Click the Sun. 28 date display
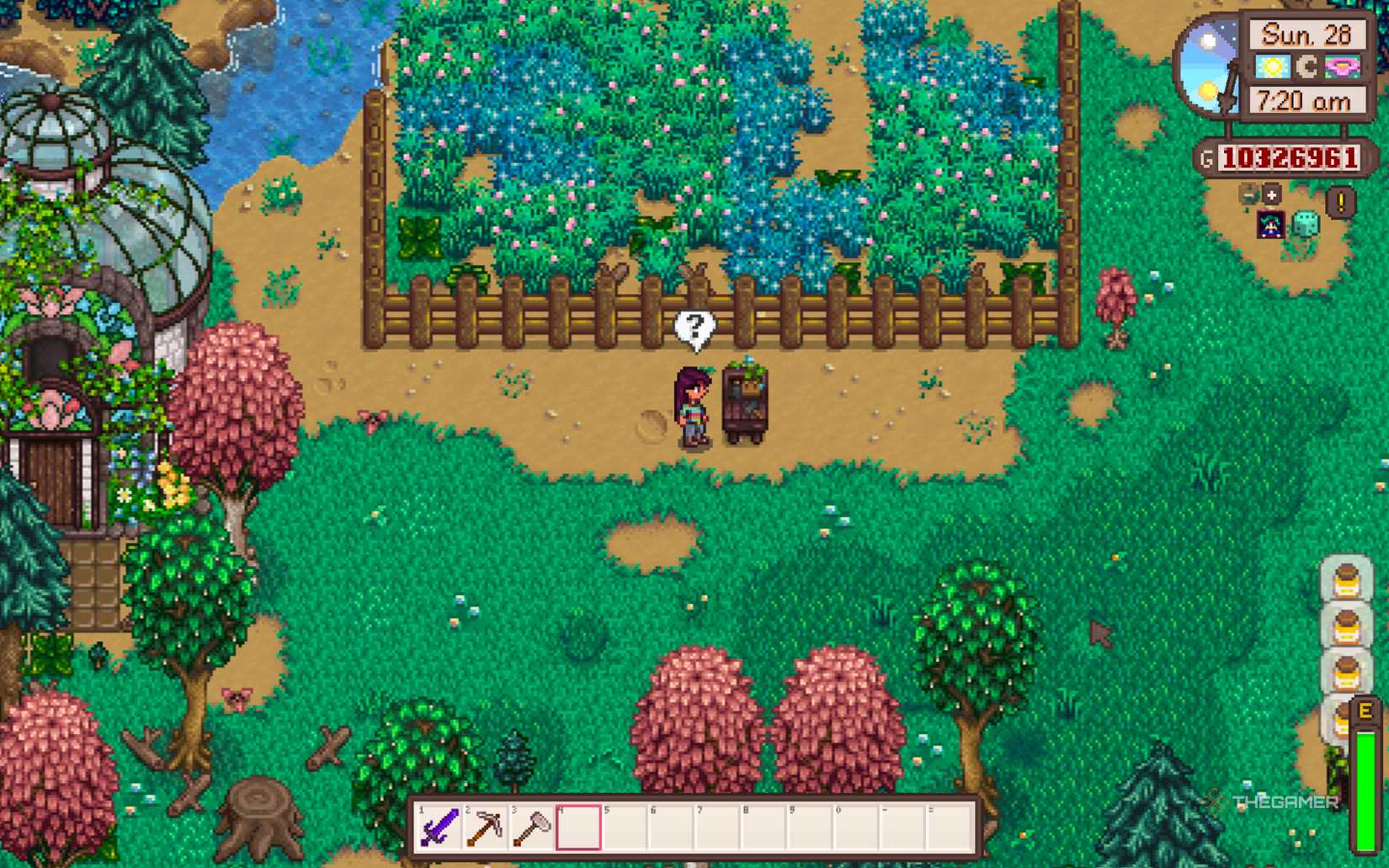Viewport: 1389px width, 868px height. 1307,35
